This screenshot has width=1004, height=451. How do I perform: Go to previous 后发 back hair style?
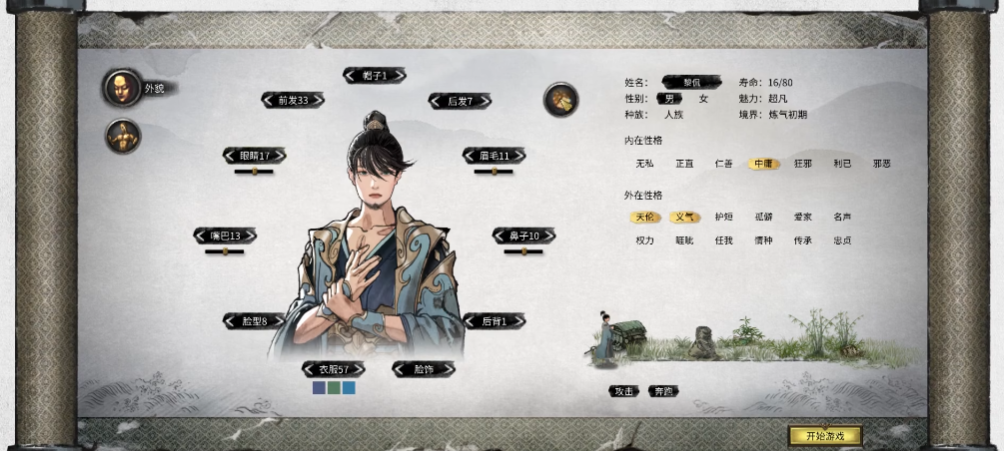point(436,101)
